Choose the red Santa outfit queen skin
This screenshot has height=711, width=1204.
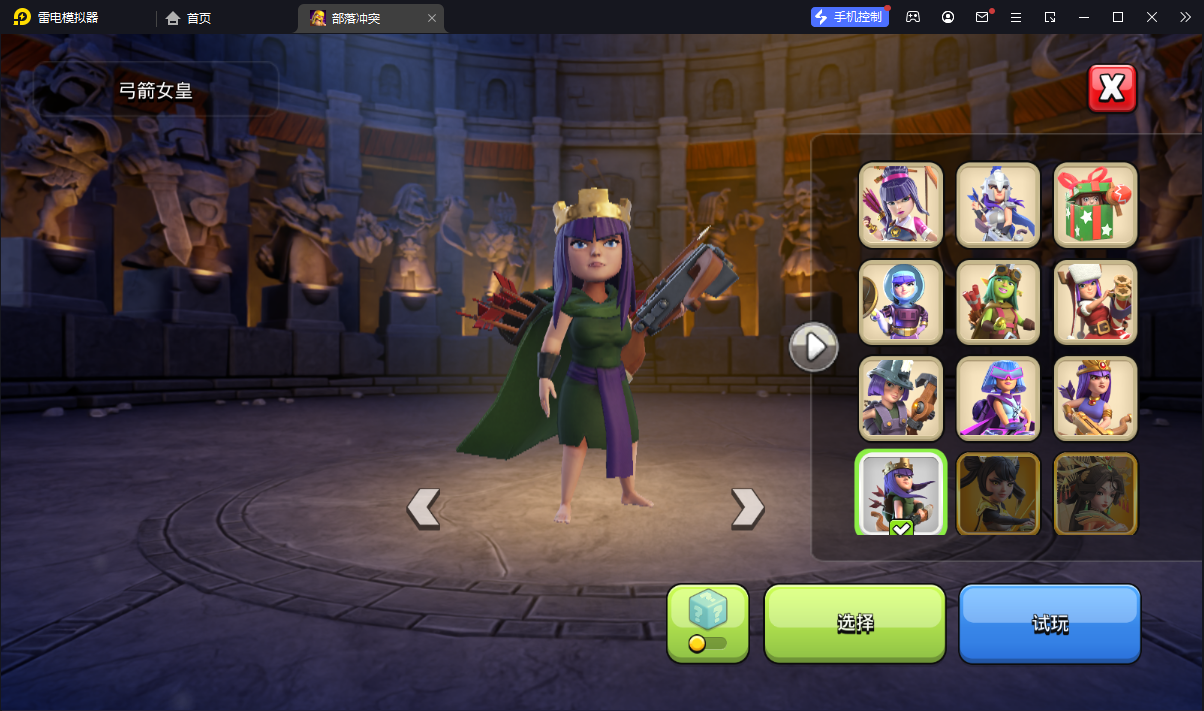point(1096,301)
